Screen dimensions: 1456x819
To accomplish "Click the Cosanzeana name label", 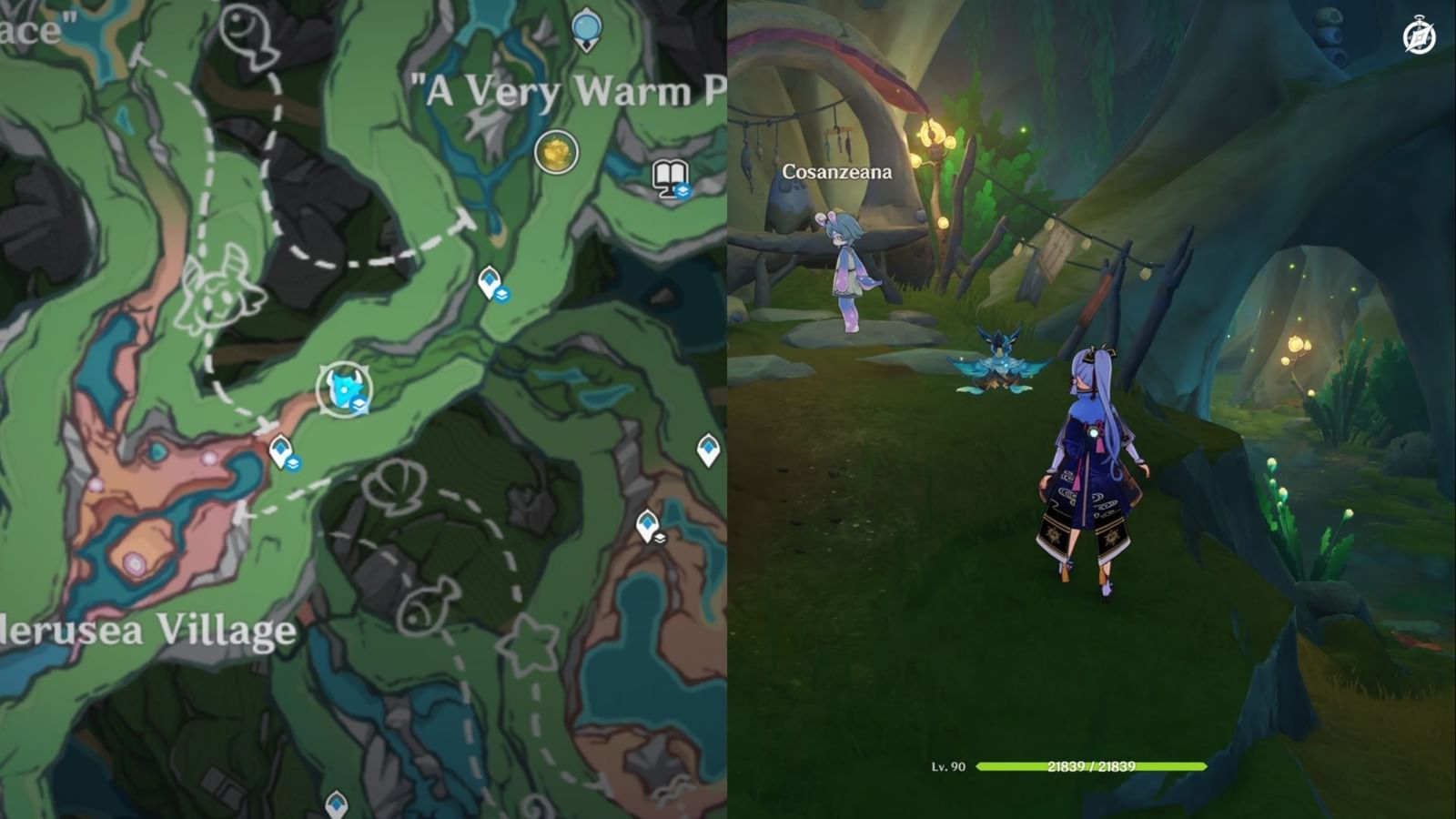I will pyautogui.click(x=836, y=170).
